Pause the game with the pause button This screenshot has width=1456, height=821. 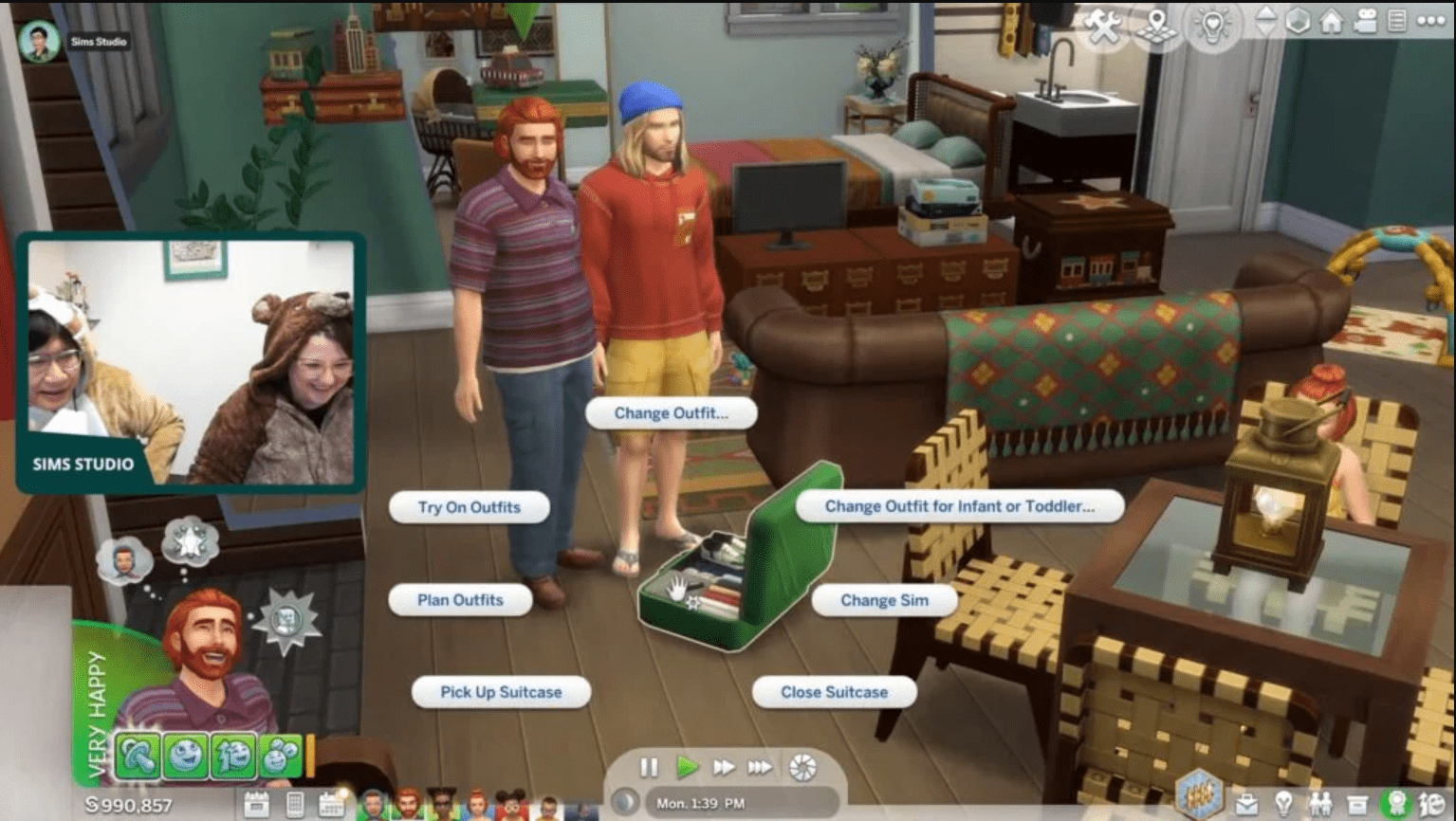click(650, 768)
